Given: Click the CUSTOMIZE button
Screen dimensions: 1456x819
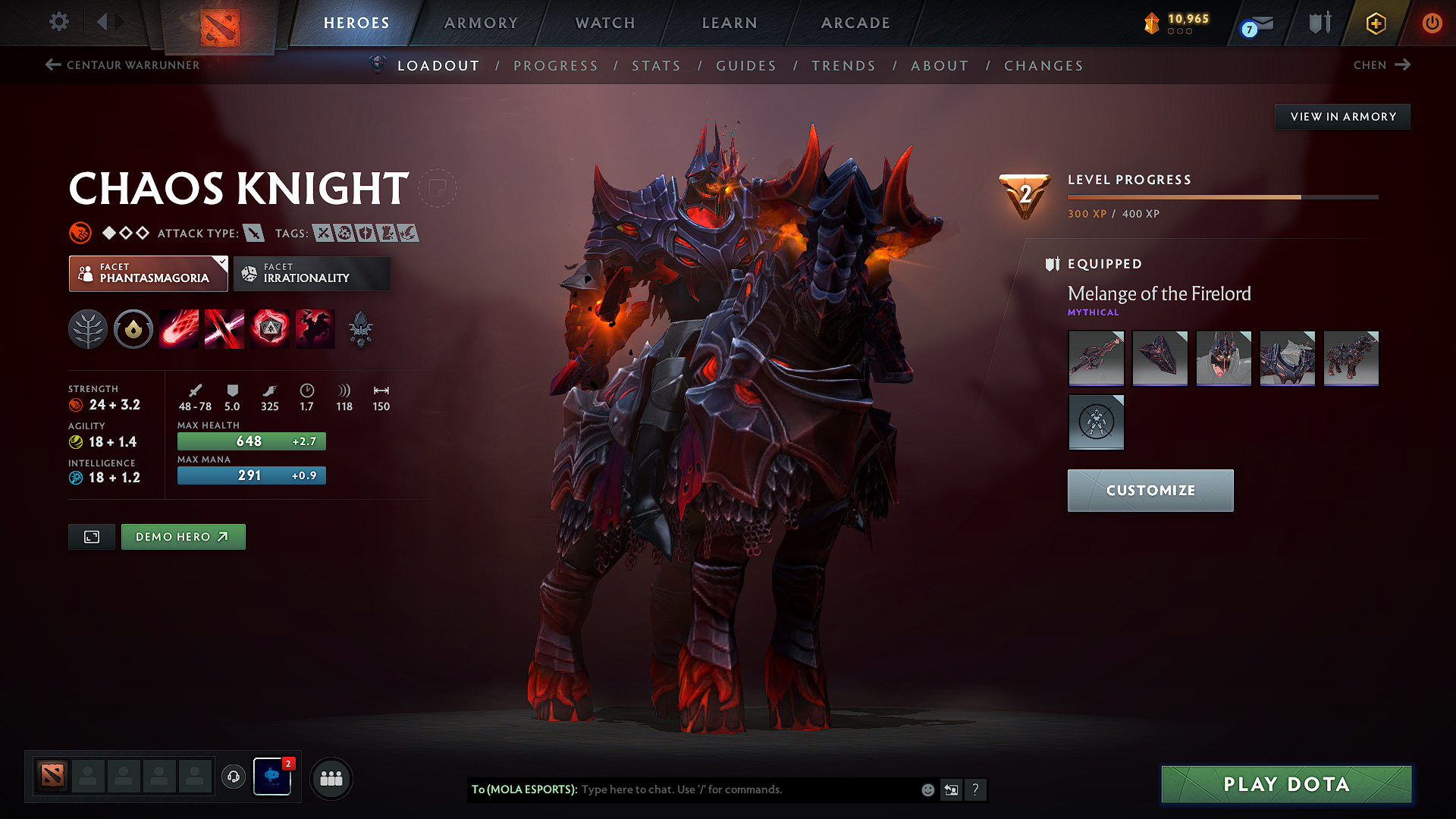Looking at the screenshot, I should [1150, 490].
